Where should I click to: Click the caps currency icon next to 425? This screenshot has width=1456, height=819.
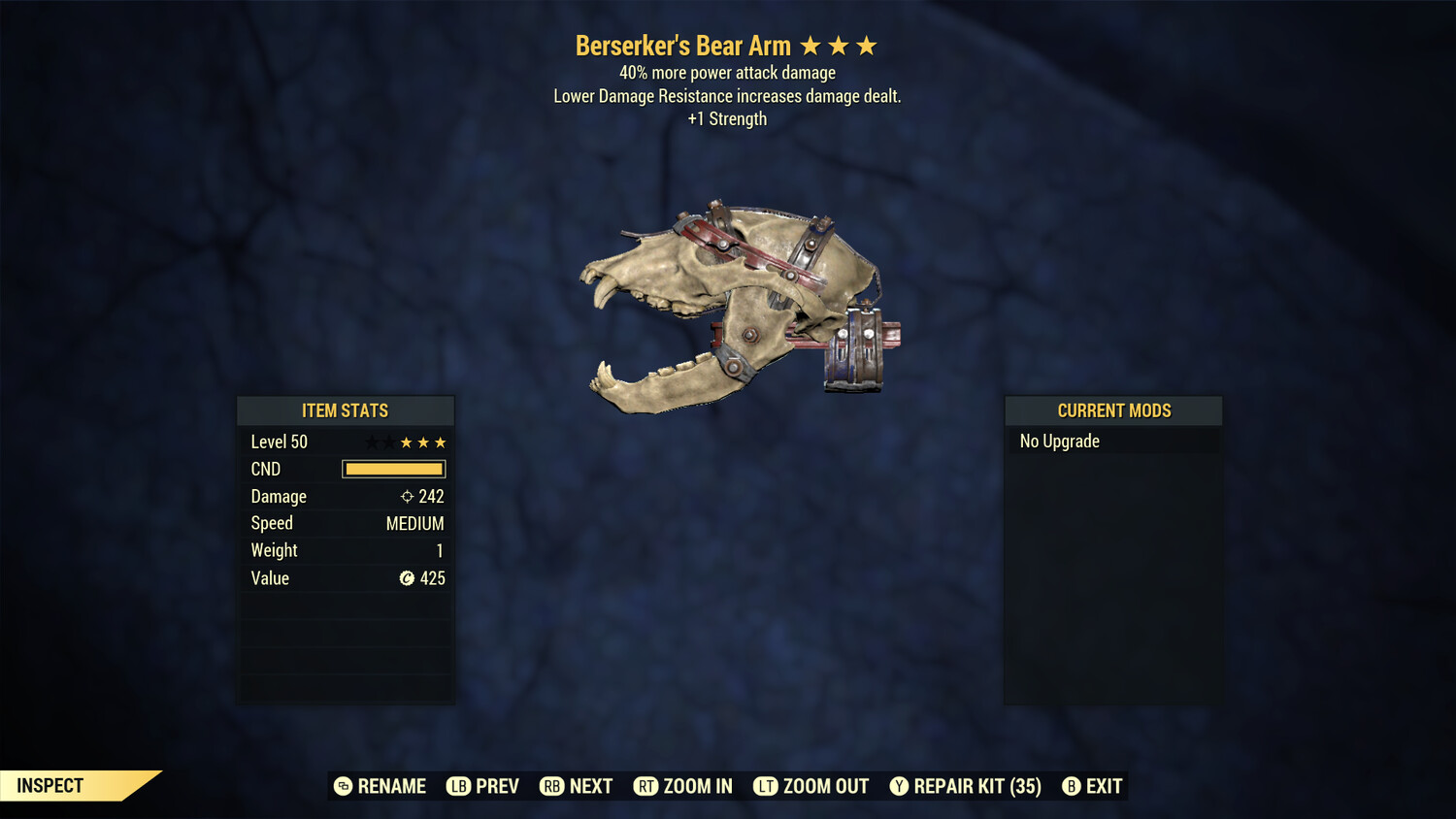click(x=407, y=578)
